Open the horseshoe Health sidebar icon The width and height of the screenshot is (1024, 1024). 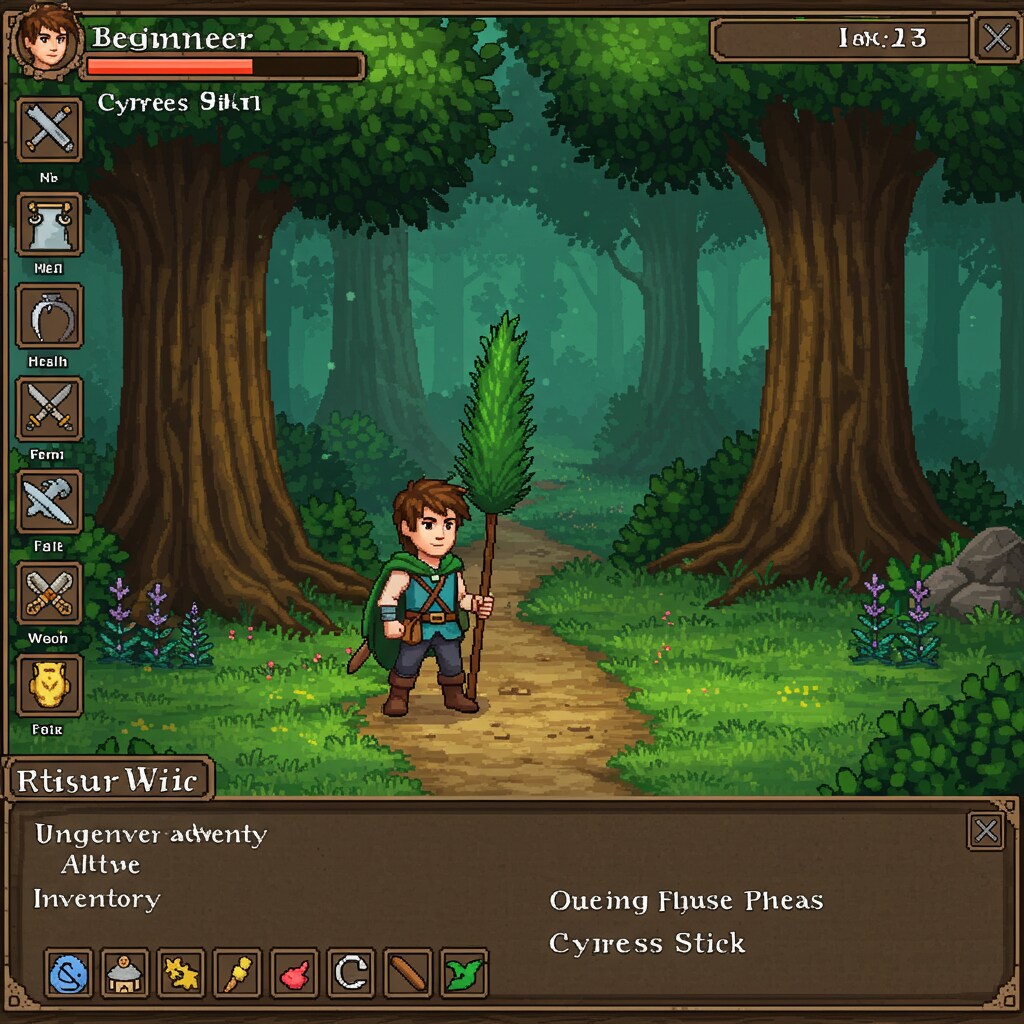[49, 317]
